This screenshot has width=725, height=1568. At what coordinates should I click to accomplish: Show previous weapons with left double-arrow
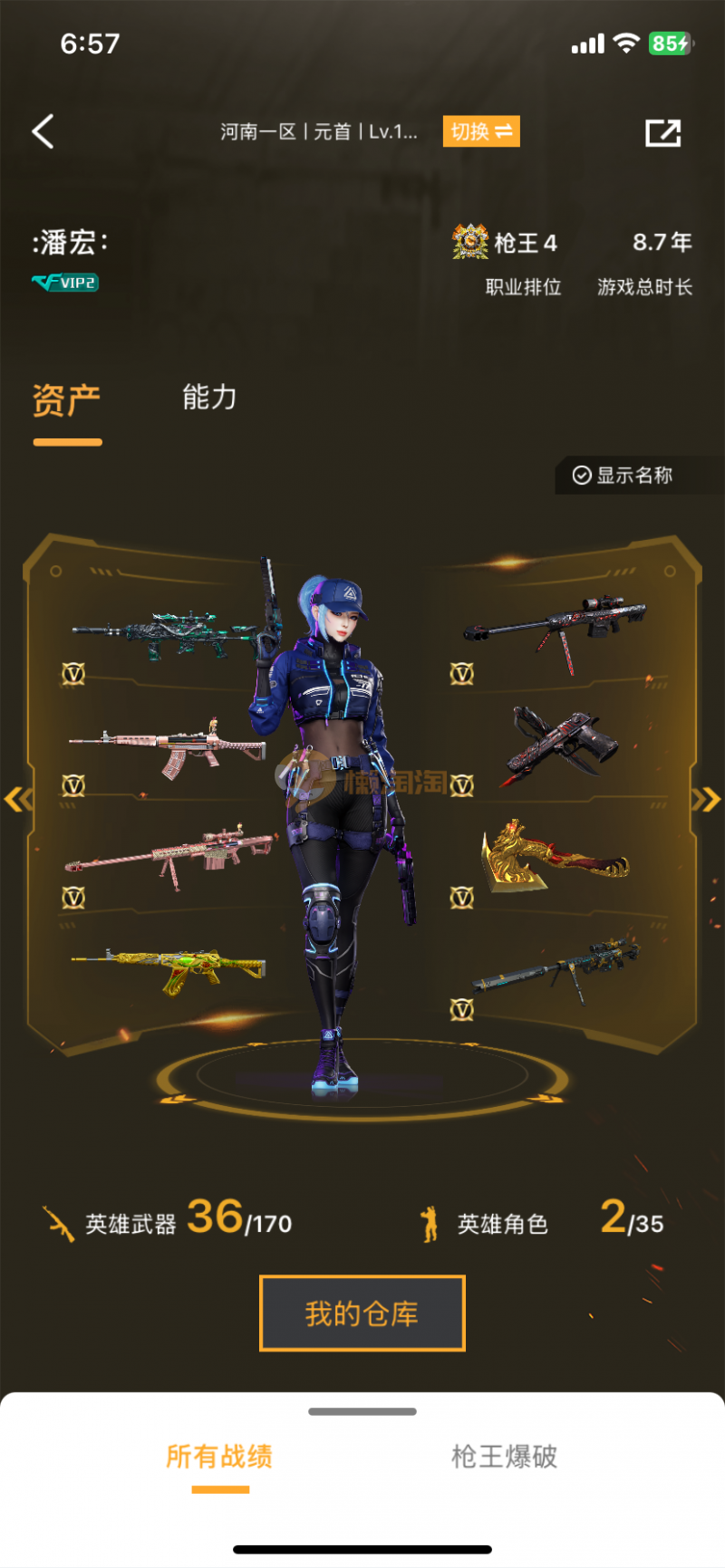coord(18,799)
